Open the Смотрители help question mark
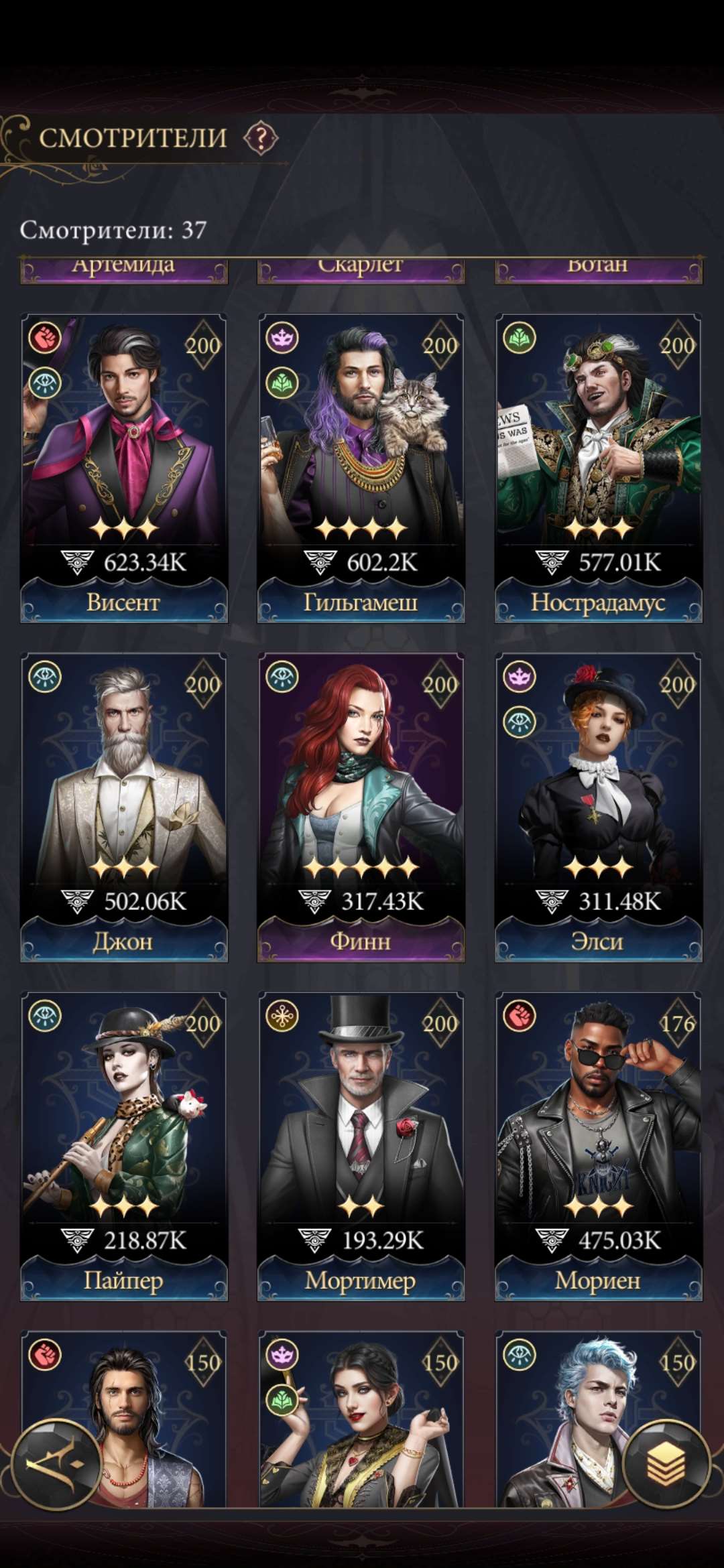This screenshot has width=724, height=1568. (261, 139)
